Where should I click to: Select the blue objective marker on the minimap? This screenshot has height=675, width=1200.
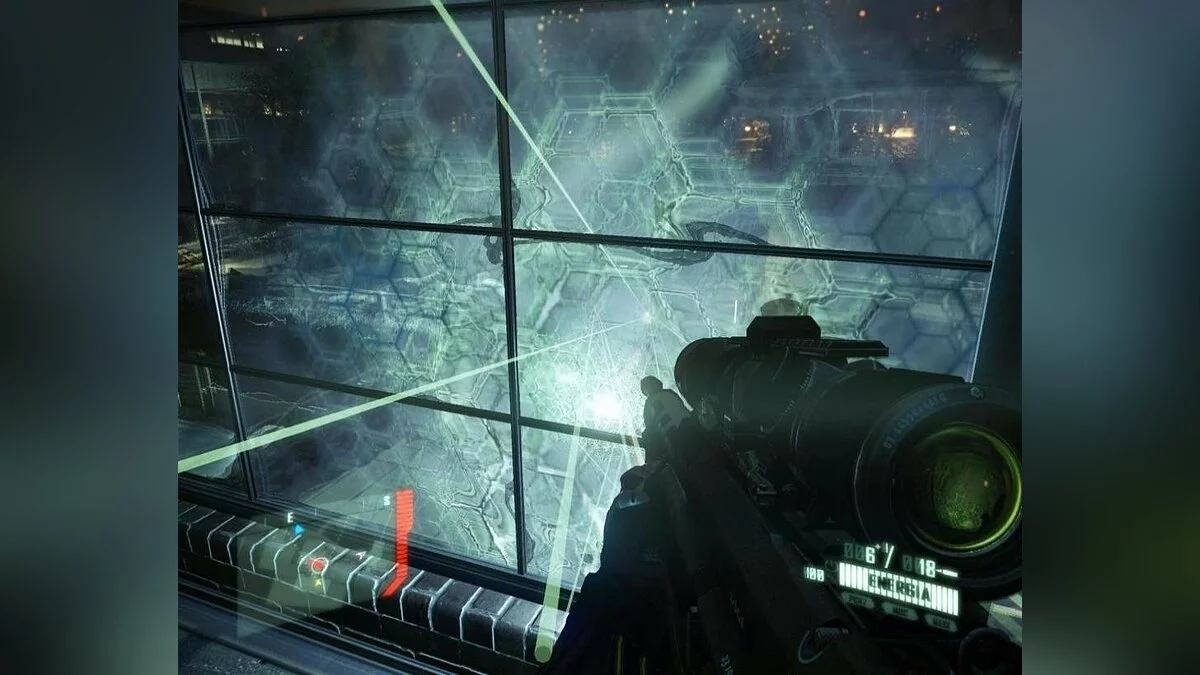(298, 529)
